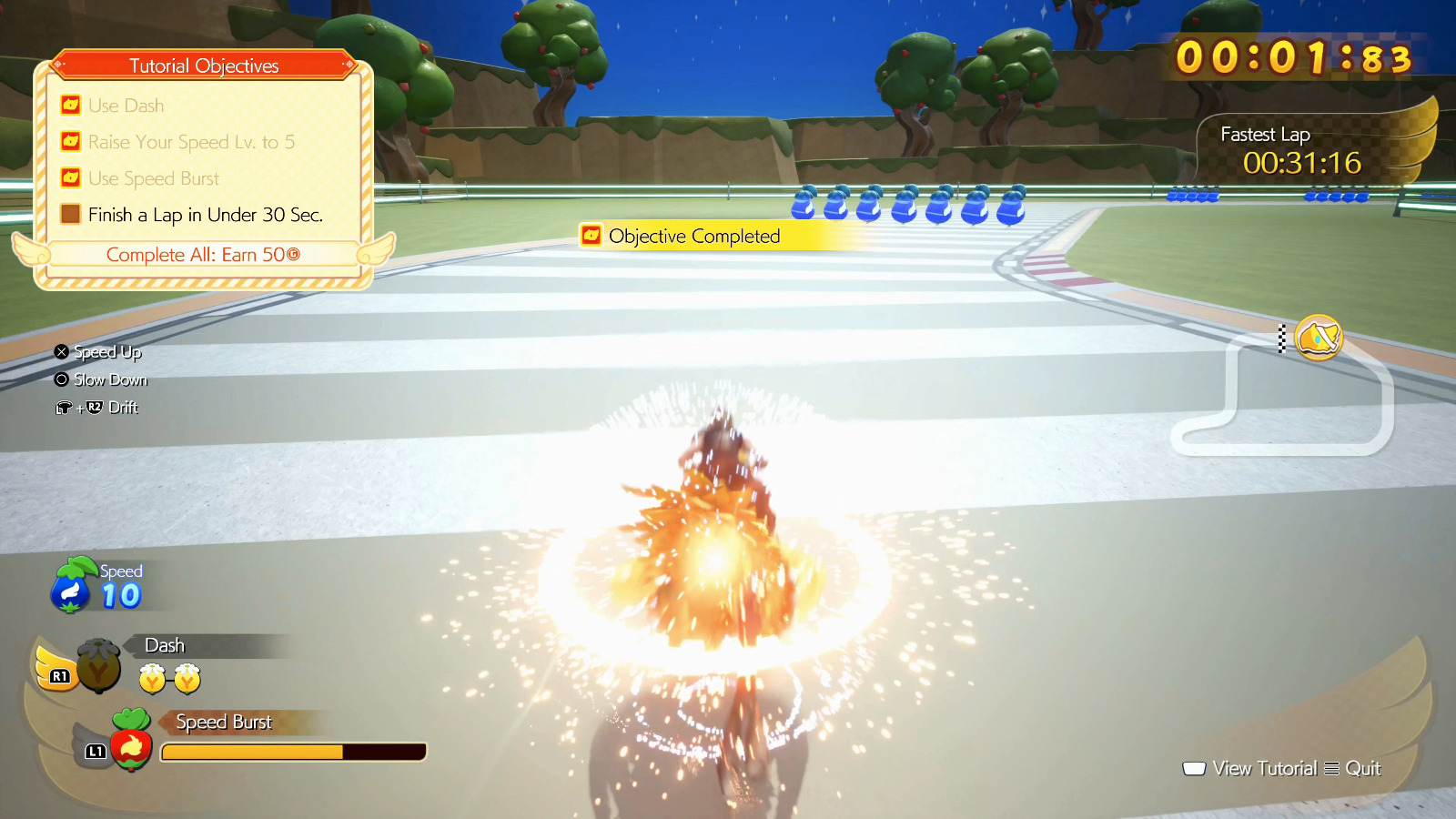Click the completed Use Dash checkmark
This screenshot has width=1456, height=819.
tap(69, 105)
